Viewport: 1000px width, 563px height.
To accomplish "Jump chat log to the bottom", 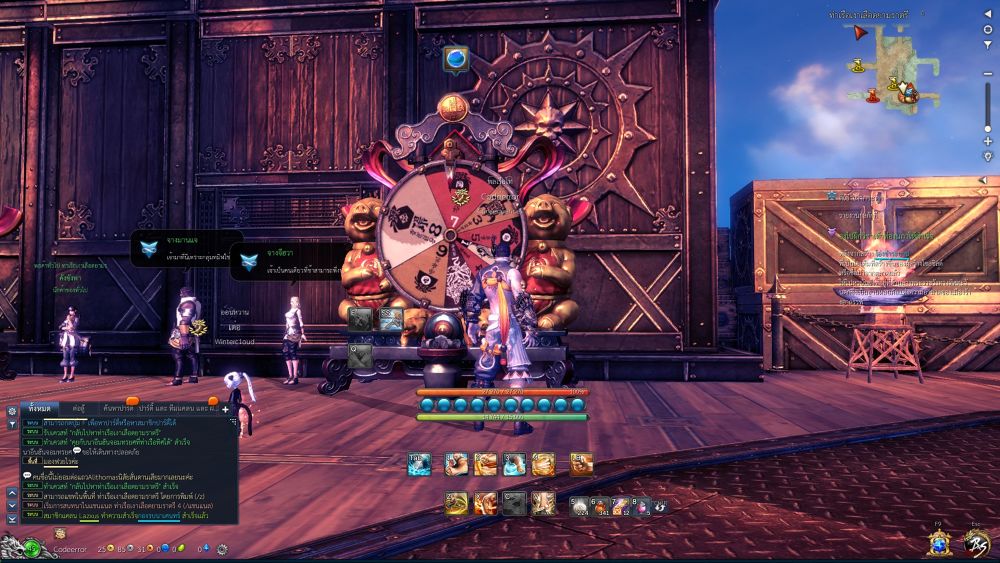I will pyautogui.click(x=12, y=519).
